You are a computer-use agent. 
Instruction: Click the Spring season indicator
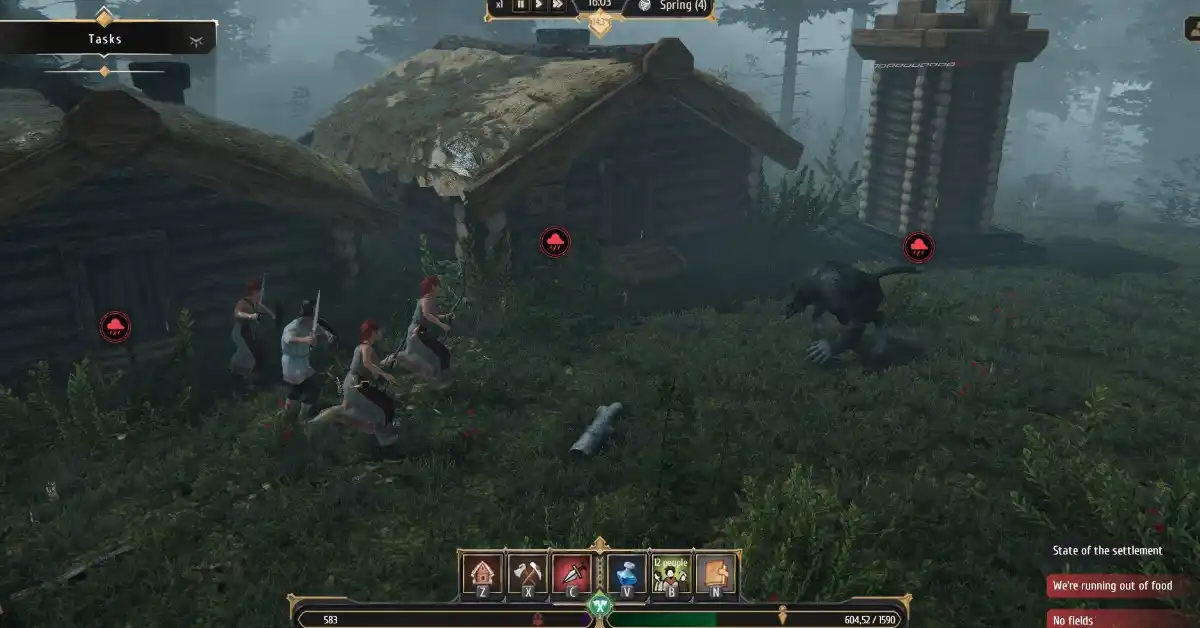pos(680,6)
